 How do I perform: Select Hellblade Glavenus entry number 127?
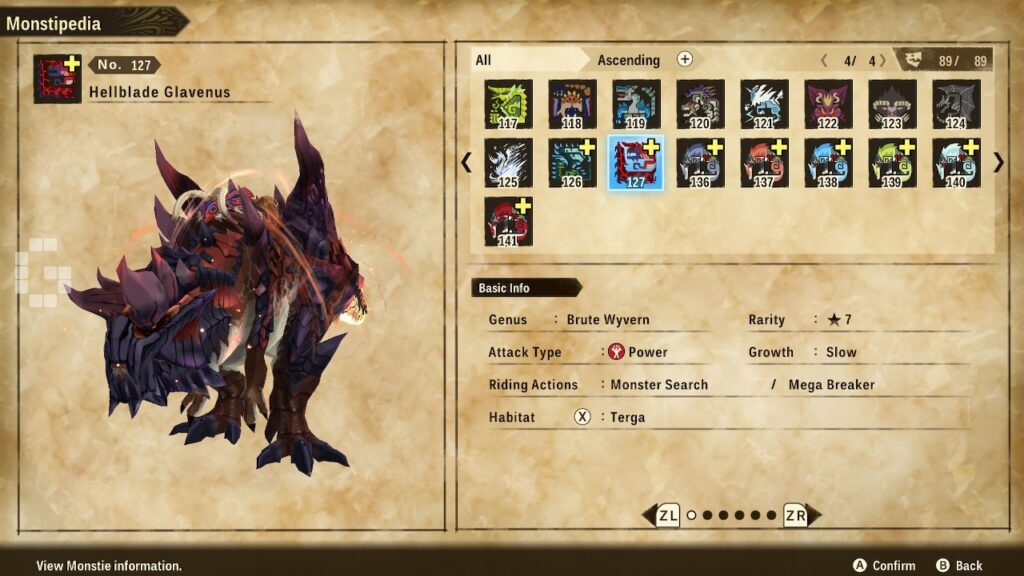[x=637, y=163]
